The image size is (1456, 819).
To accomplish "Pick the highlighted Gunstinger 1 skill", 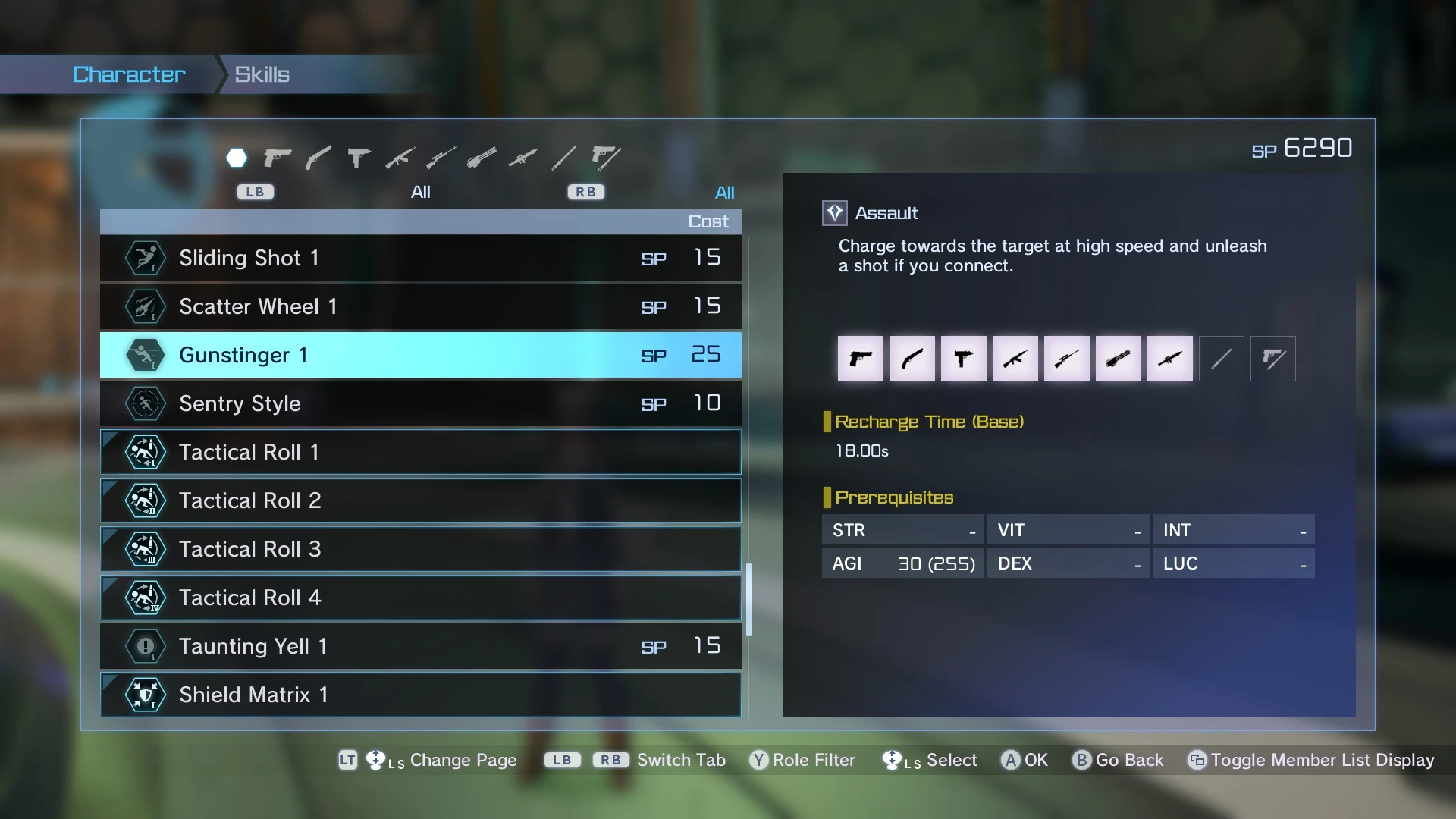I will click(x=420, y=355).
